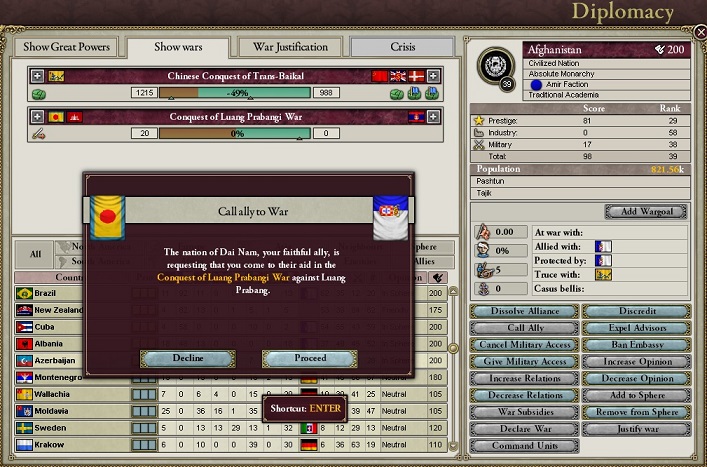Click the Declare War button
707x467 pixels.
[523, 430]
